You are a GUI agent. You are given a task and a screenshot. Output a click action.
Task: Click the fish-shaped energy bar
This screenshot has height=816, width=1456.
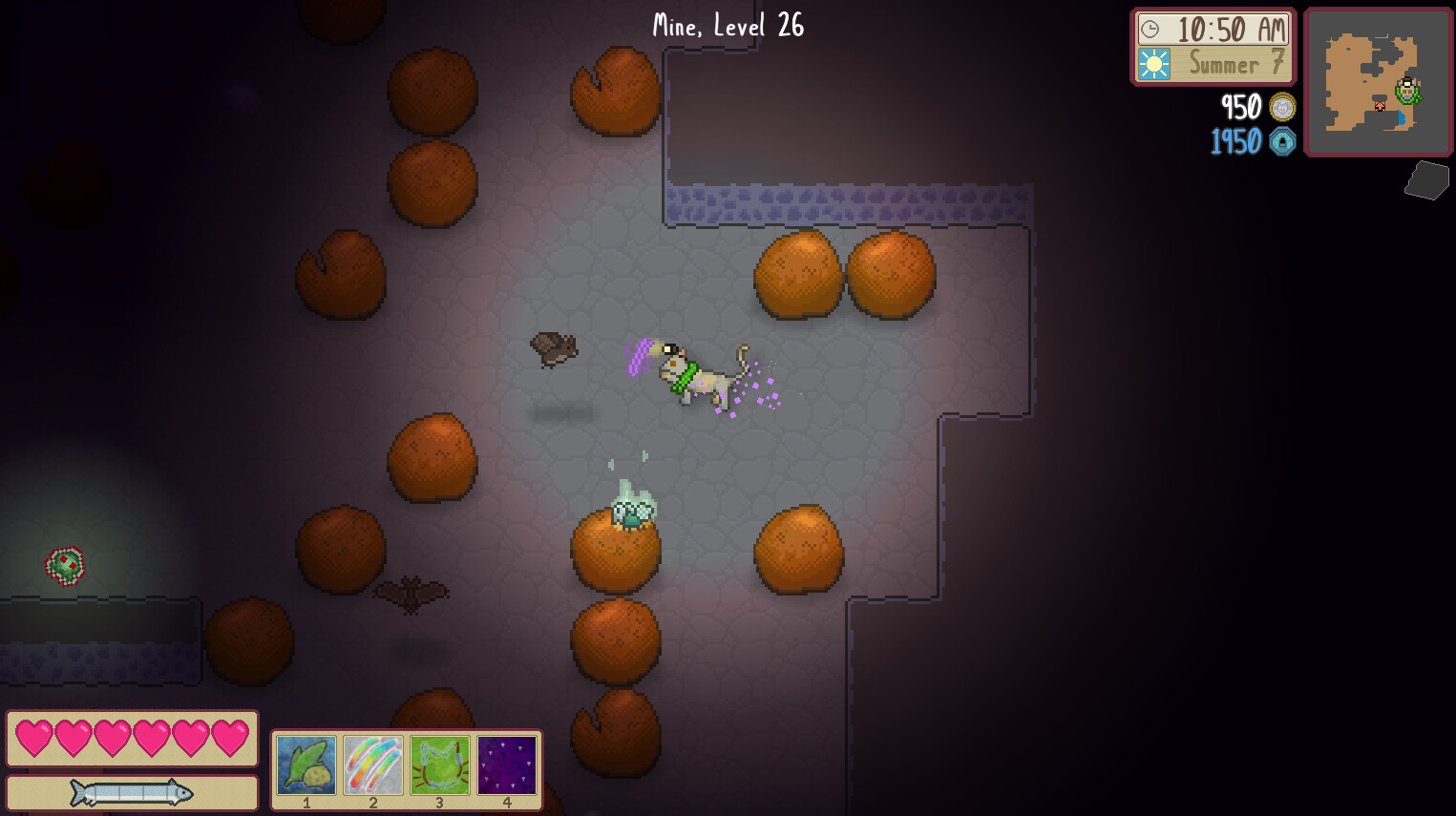(x=132, y=792)
